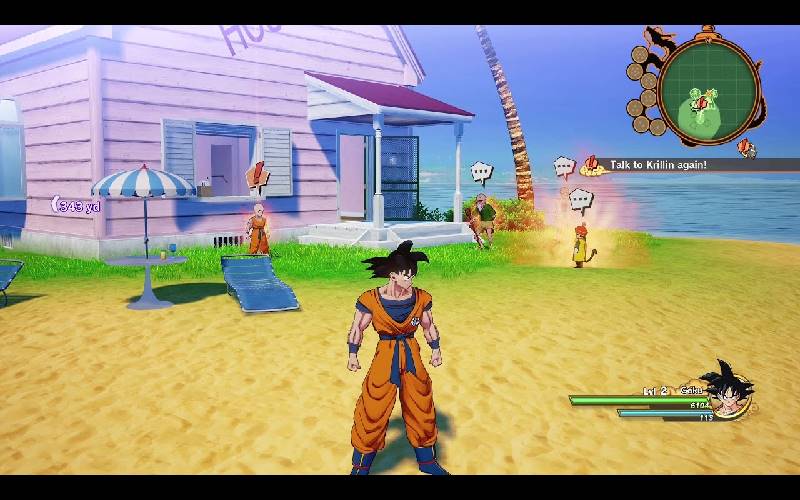Click the speech bubble above the green-shirted NPC
Screen dimensions: 800x500
click(x=482, y=173)
